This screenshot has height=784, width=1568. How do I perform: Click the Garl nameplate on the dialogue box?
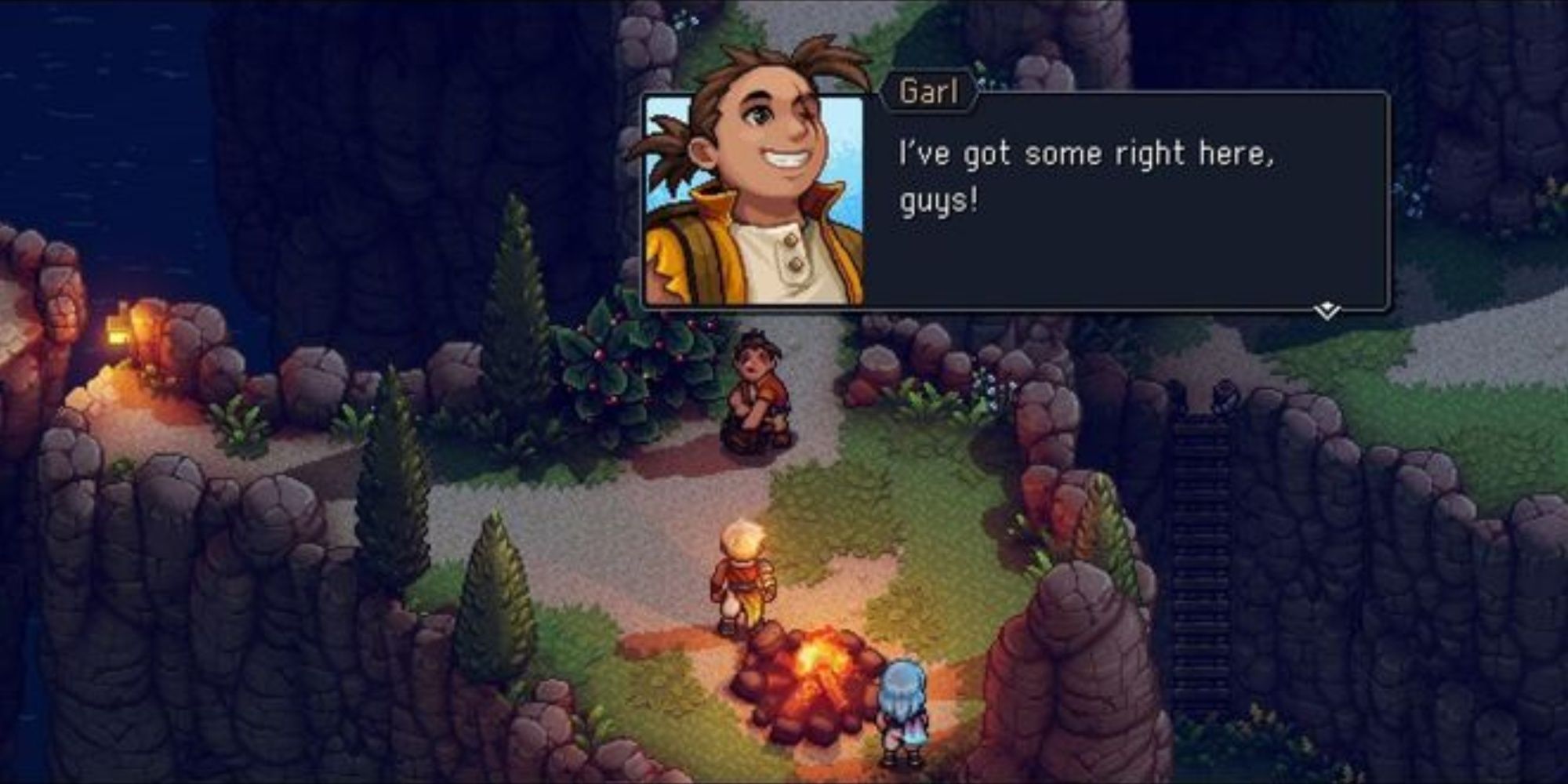coord(931,92)
